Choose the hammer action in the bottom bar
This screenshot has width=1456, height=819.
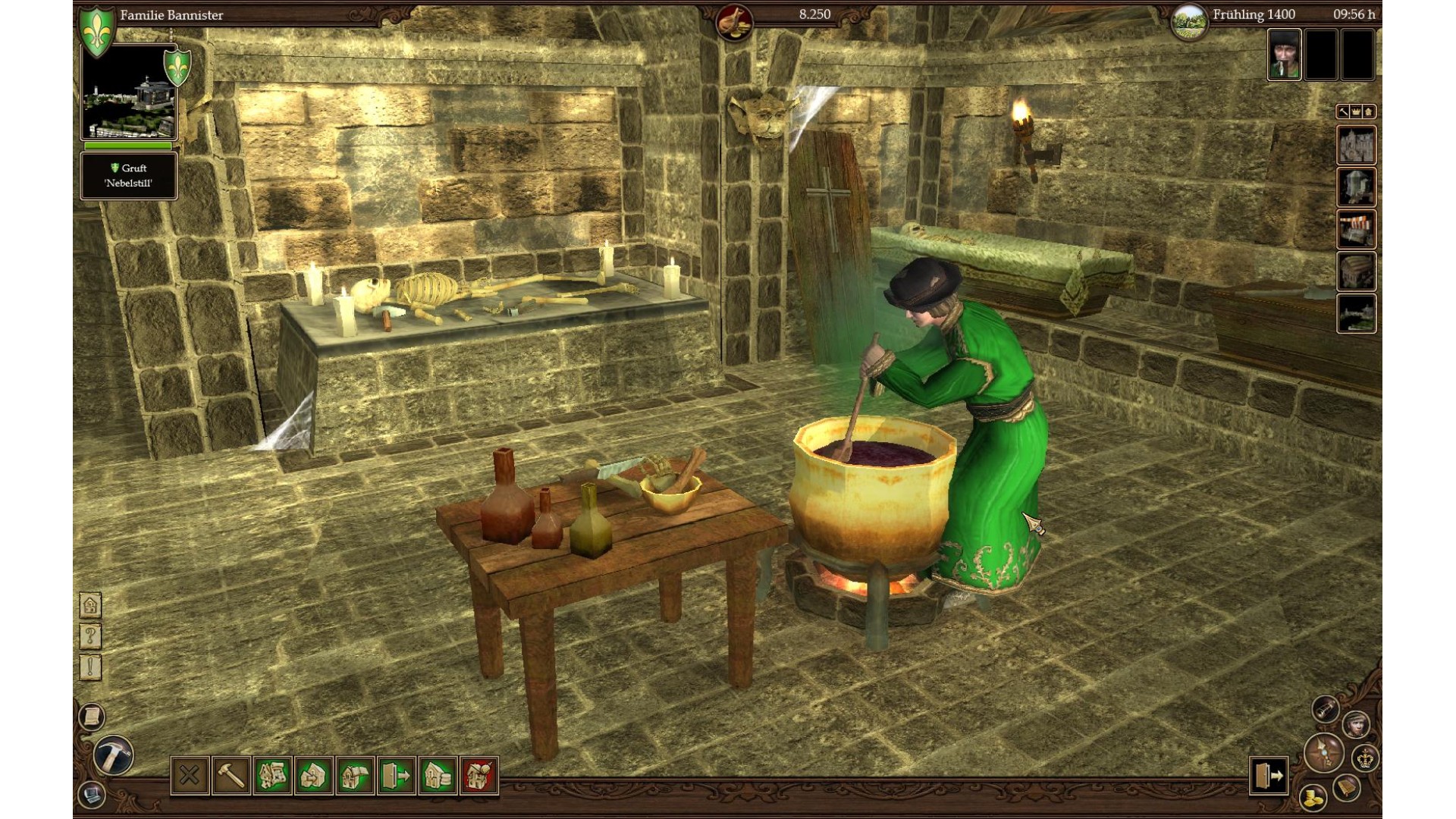pos(231,775)
